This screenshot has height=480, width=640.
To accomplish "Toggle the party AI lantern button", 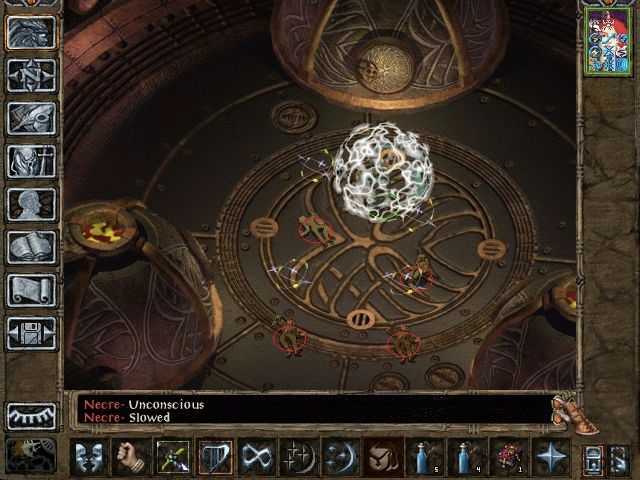I will [591, 457].
